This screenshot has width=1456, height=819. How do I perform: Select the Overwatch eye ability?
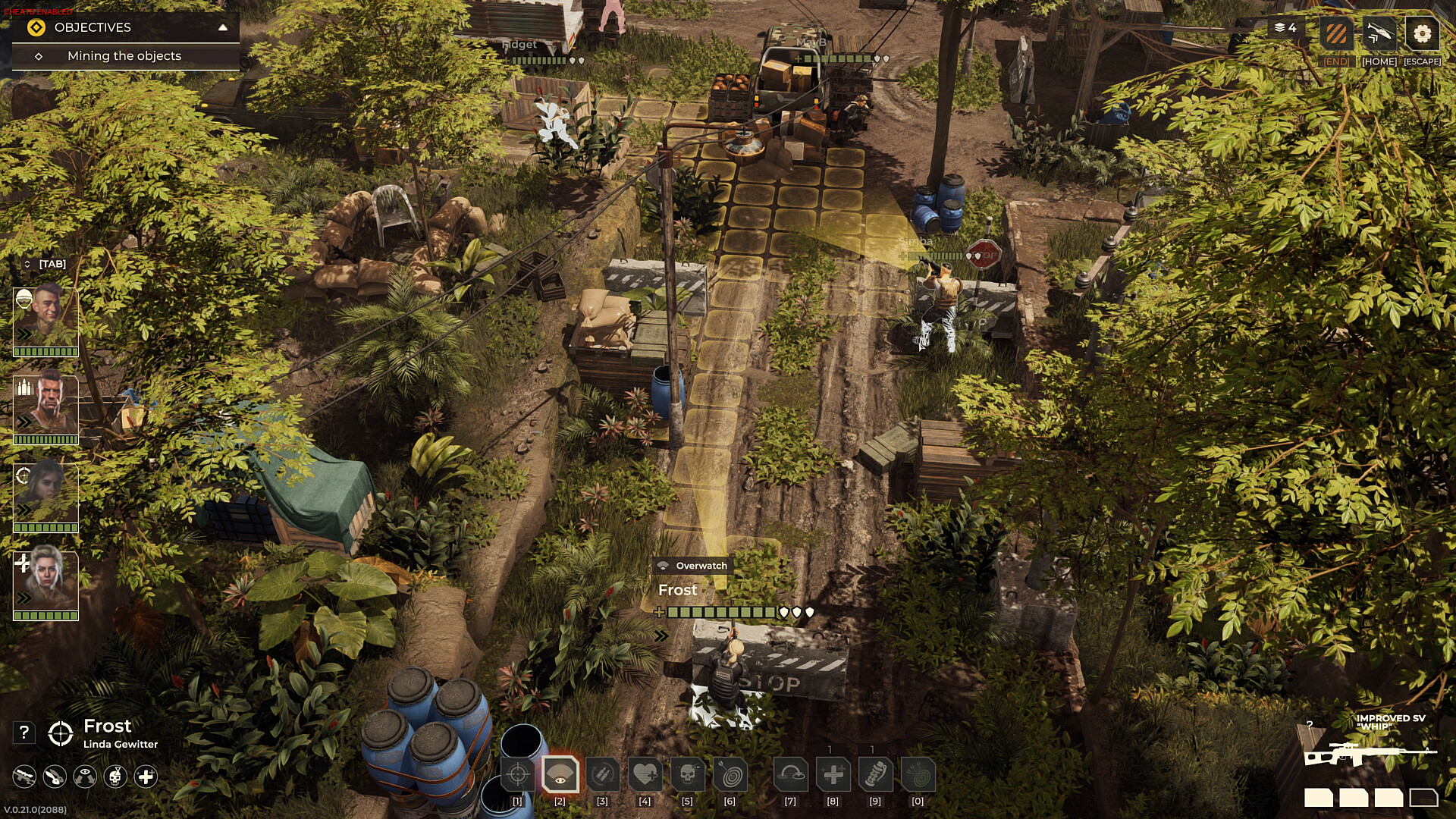coord(560,775)
